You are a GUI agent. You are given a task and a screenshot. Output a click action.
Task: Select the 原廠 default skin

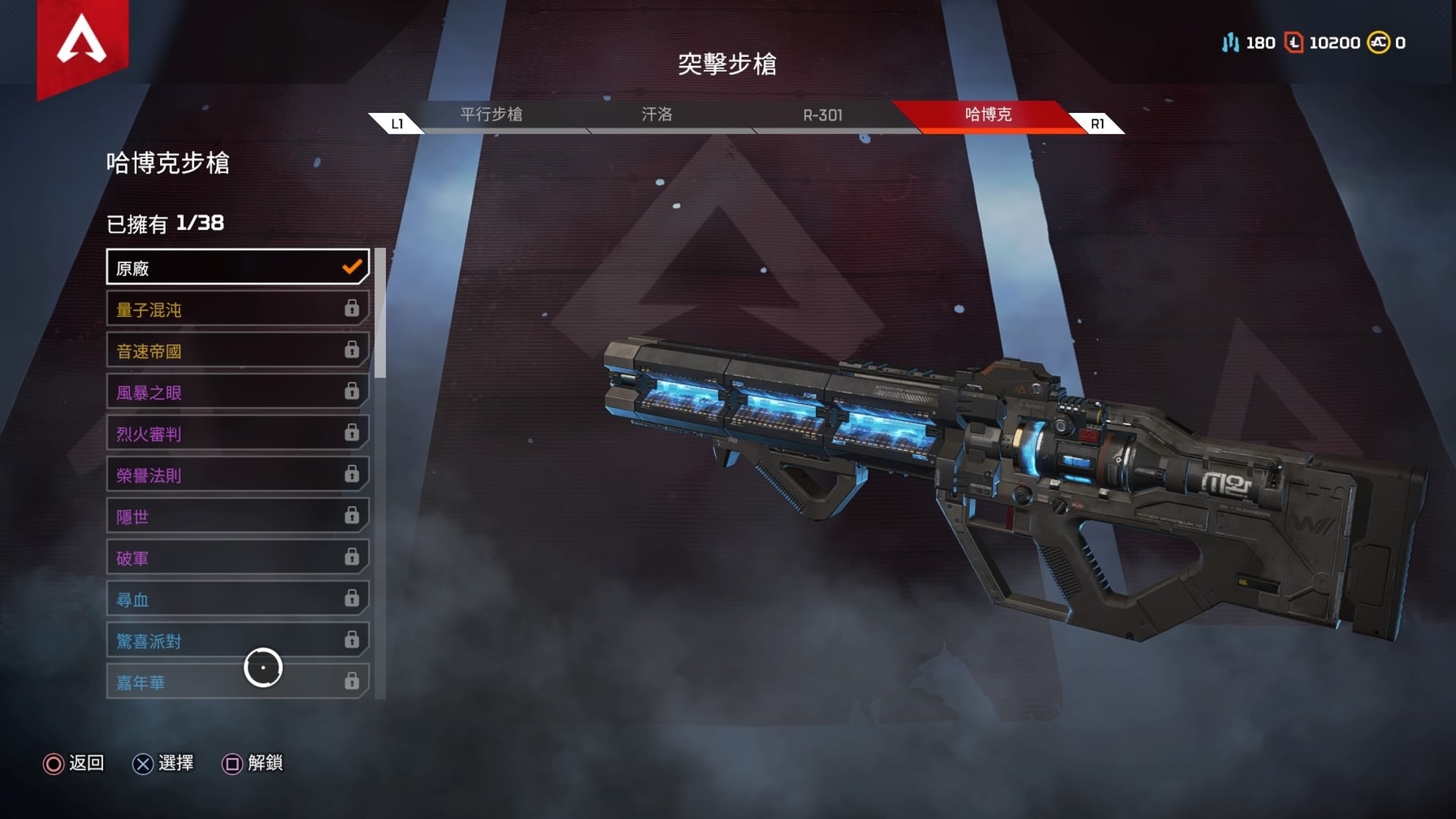(237, 268)
